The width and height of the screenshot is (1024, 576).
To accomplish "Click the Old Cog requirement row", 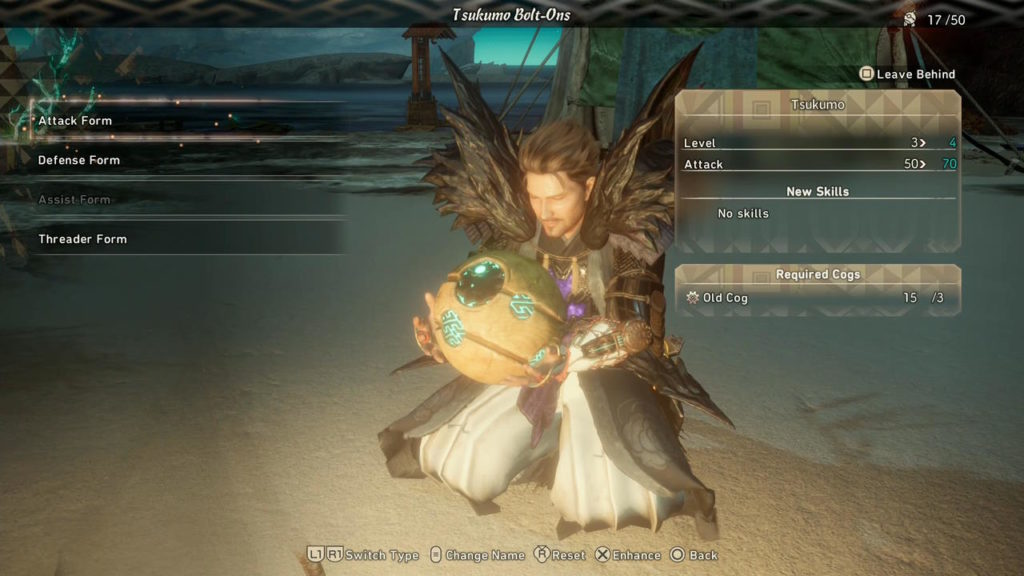I will click(816, 298).
